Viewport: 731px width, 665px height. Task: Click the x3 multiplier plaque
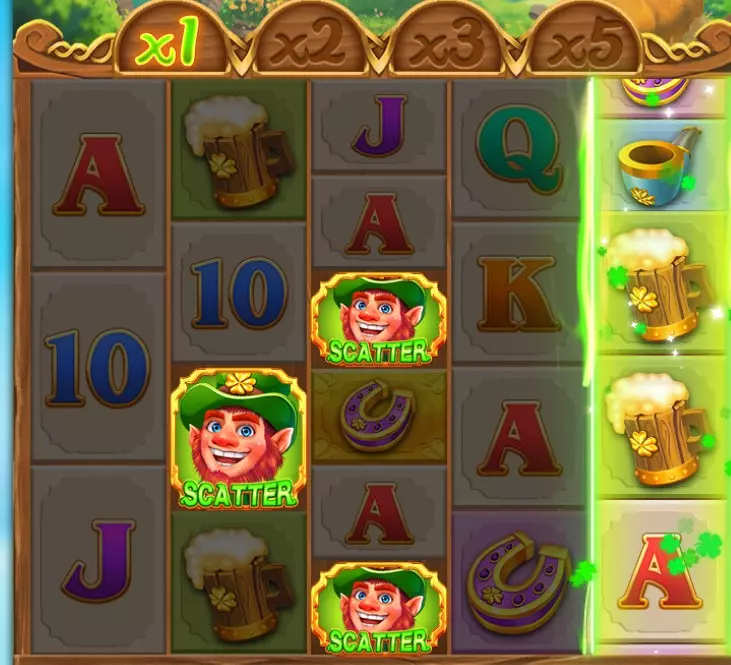click(x=448, y=46)
